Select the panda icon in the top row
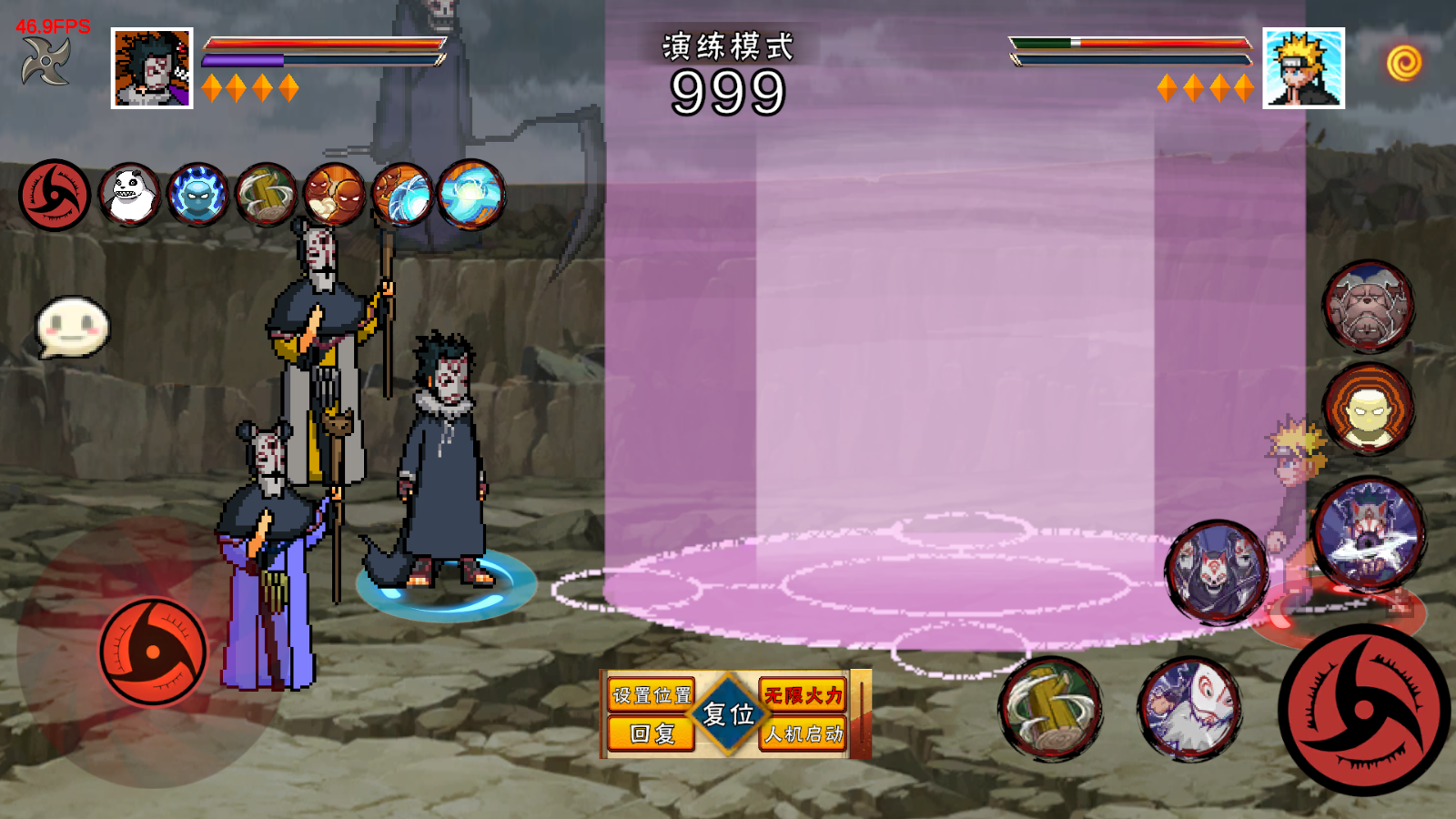The width and height of the screenshot is (1456, 819). click(x=129, y=195)
